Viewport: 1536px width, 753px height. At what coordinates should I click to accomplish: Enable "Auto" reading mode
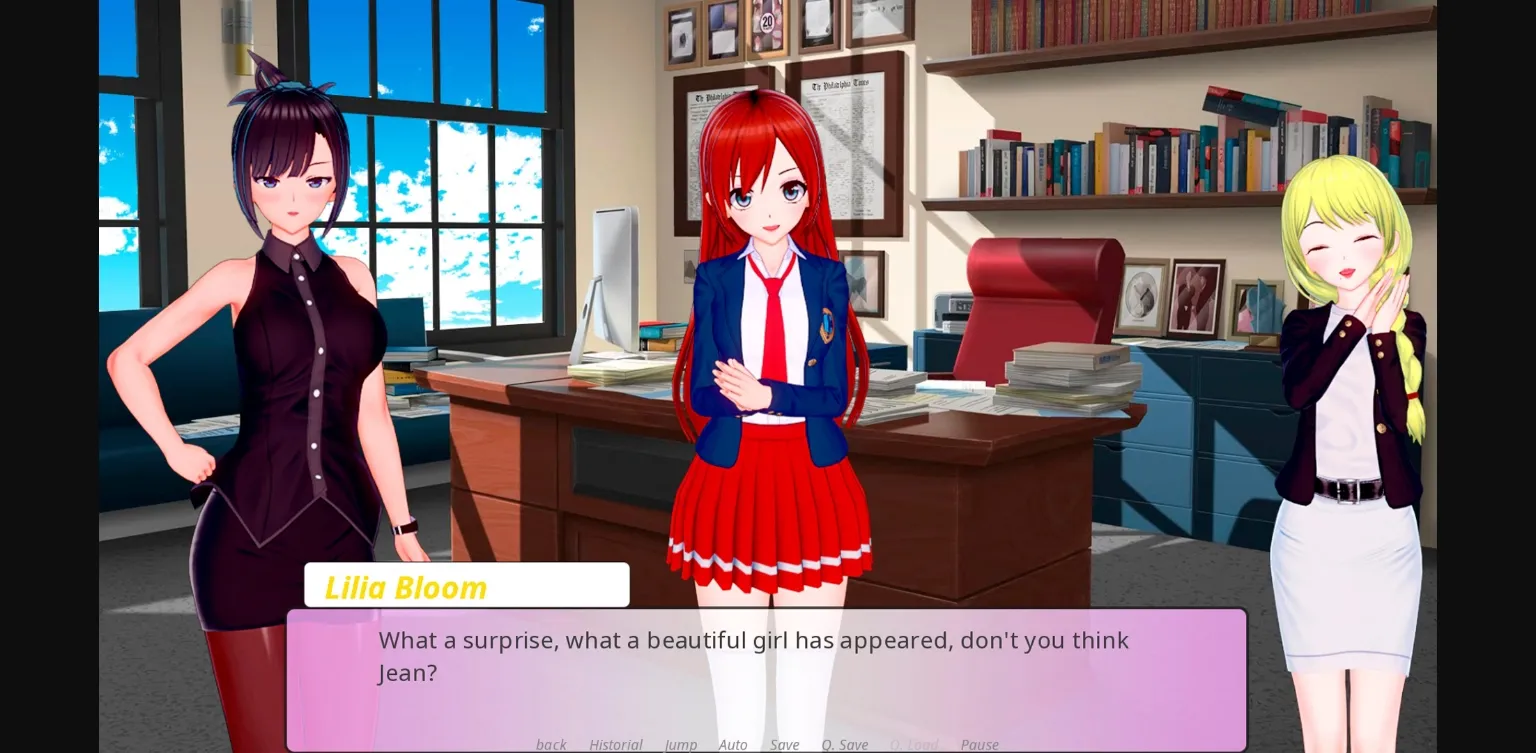pos(733,744)
